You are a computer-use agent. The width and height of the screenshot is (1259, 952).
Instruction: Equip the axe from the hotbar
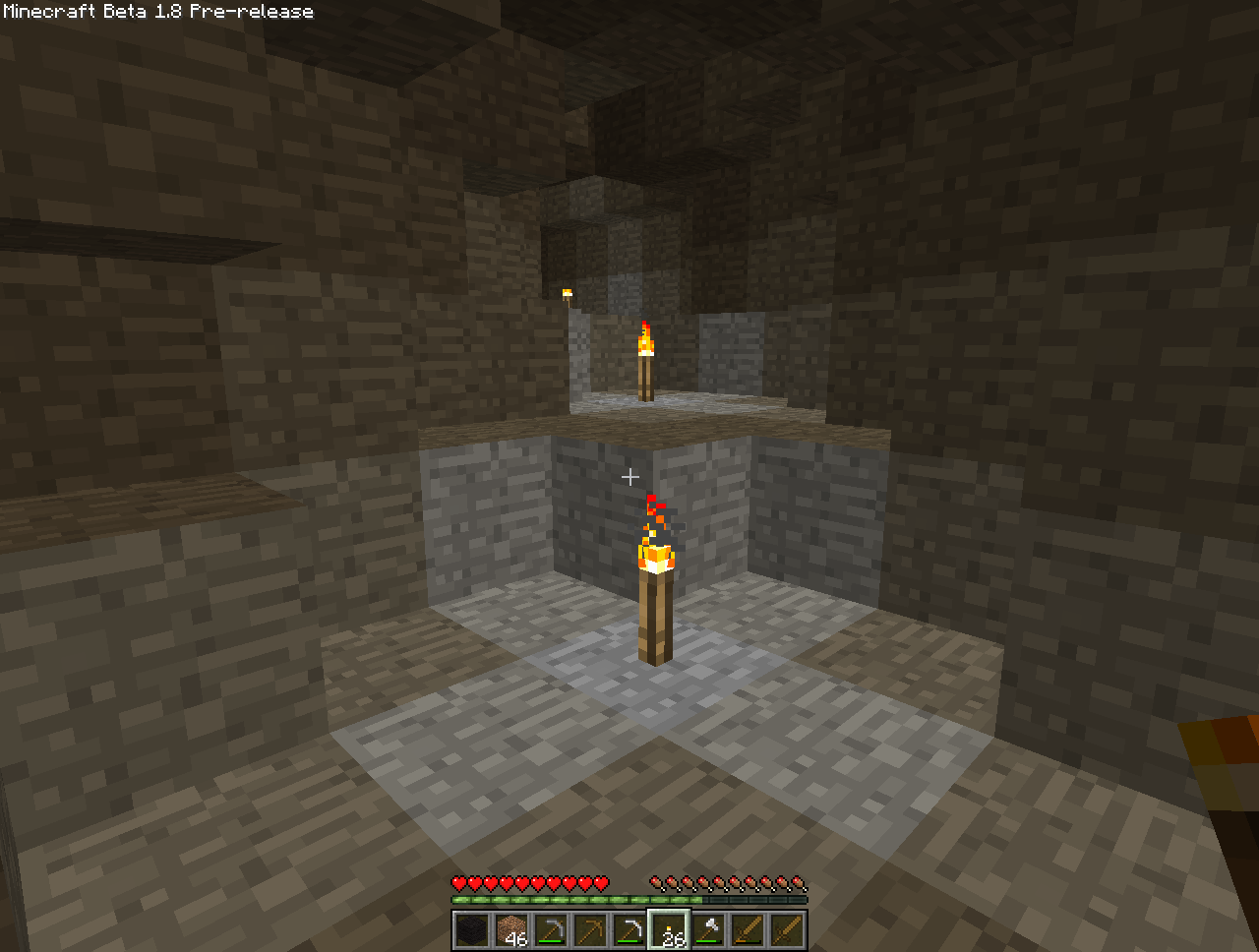coord(708,930)
